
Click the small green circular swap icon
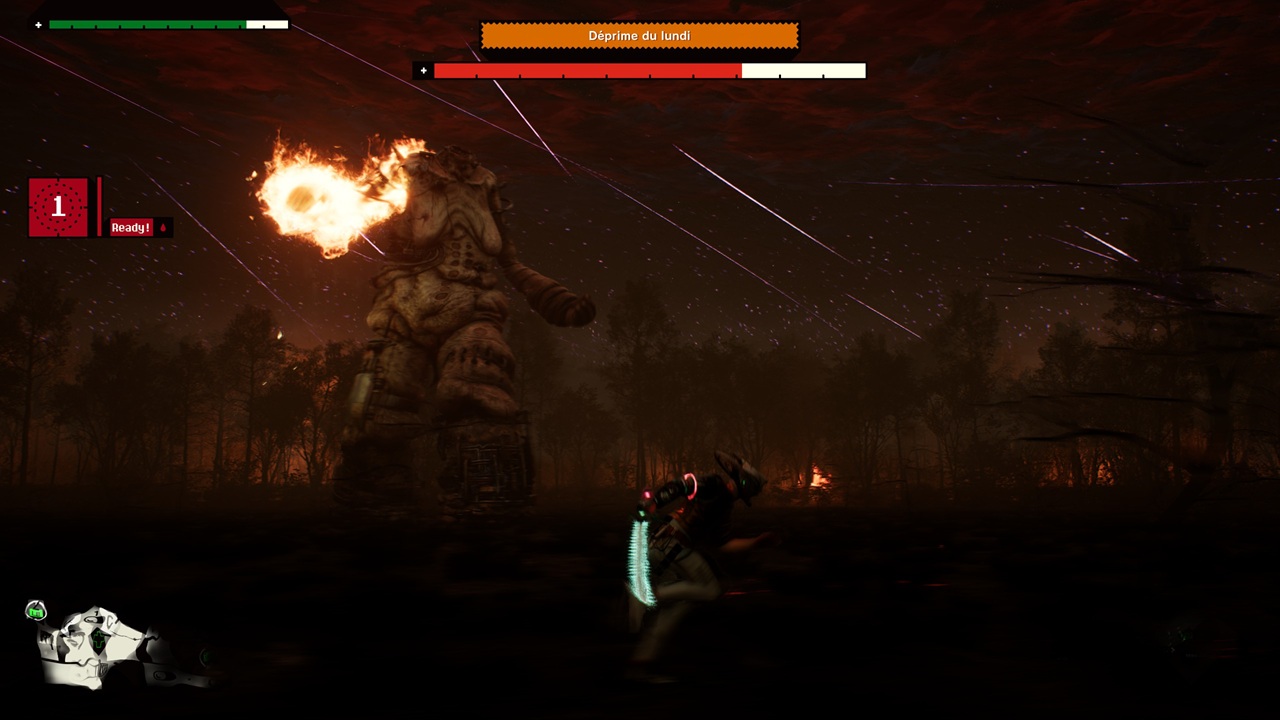(x=36, y=611)
